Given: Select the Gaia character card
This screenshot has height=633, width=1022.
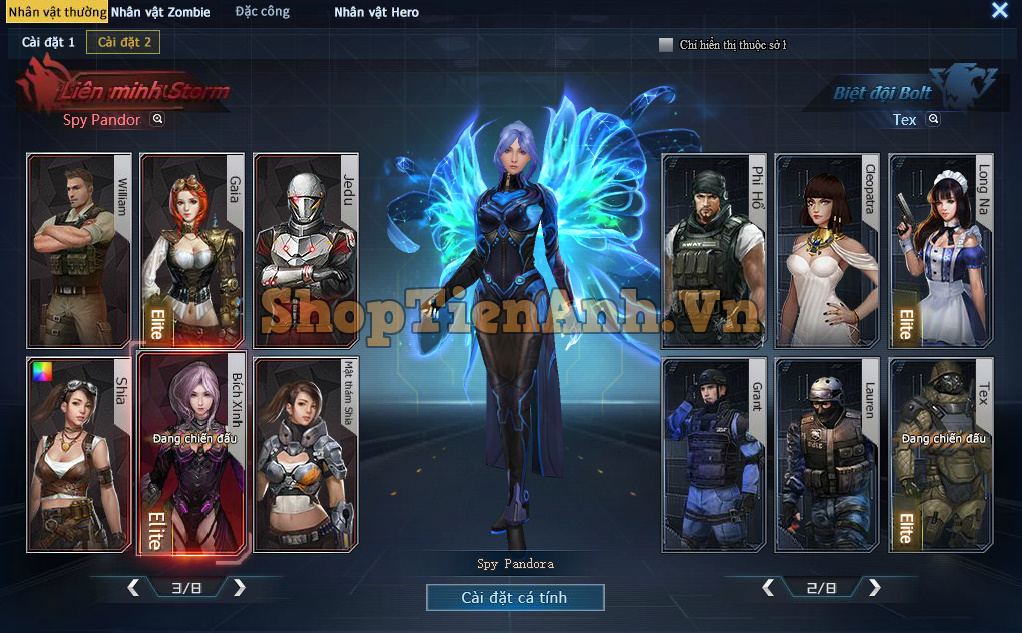Looking at the screenshot, I should click(x=191, y=250).
